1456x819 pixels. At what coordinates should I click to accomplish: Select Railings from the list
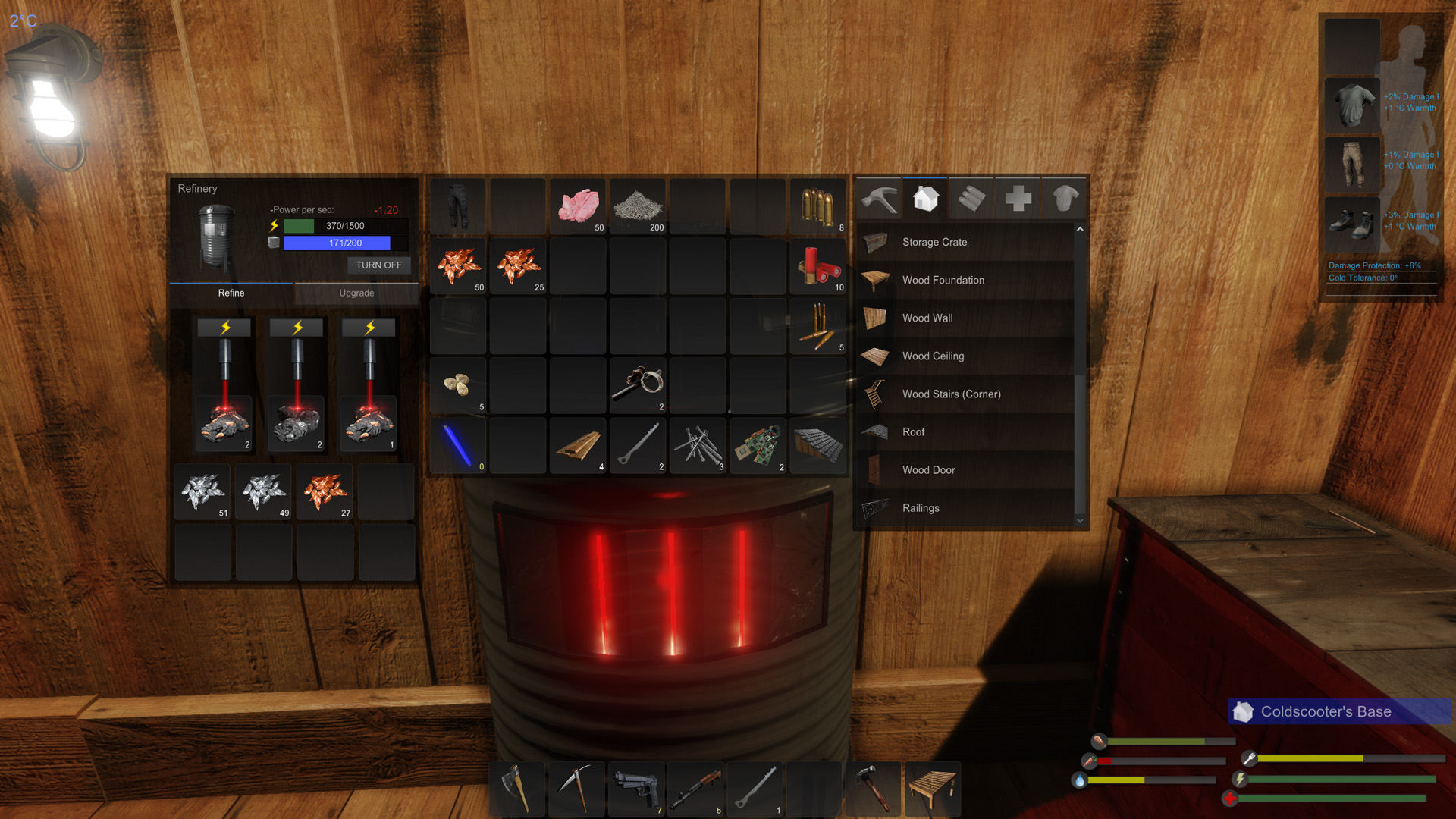tap(920, 508)
